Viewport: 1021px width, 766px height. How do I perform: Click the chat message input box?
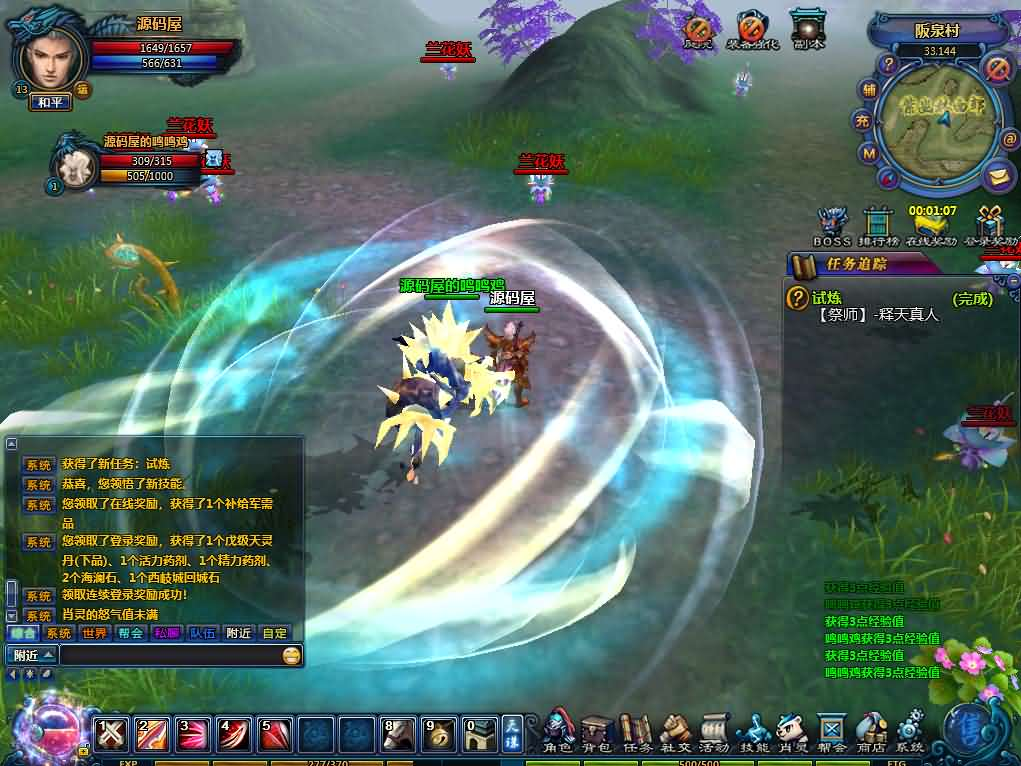[x=170, y=655]
